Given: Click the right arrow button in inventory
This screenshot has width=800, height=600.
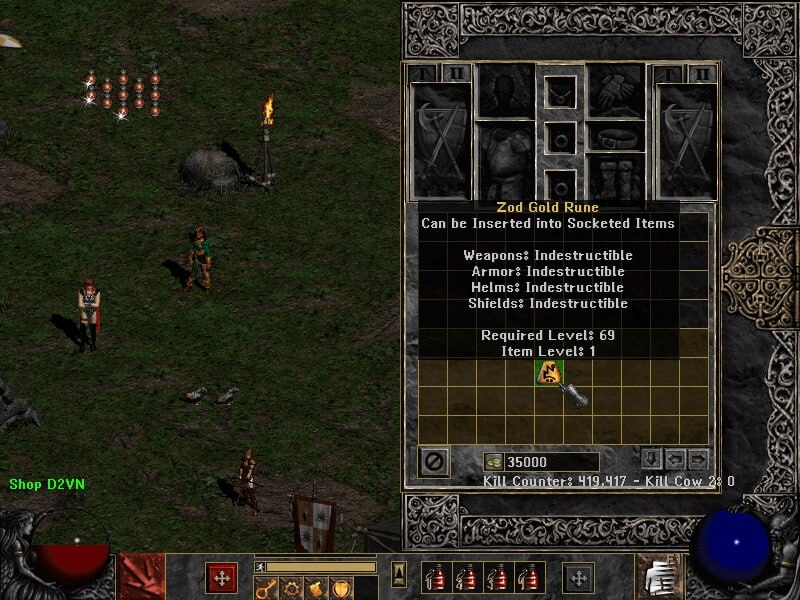Looking at the screenshot, I should click(698, 460).
